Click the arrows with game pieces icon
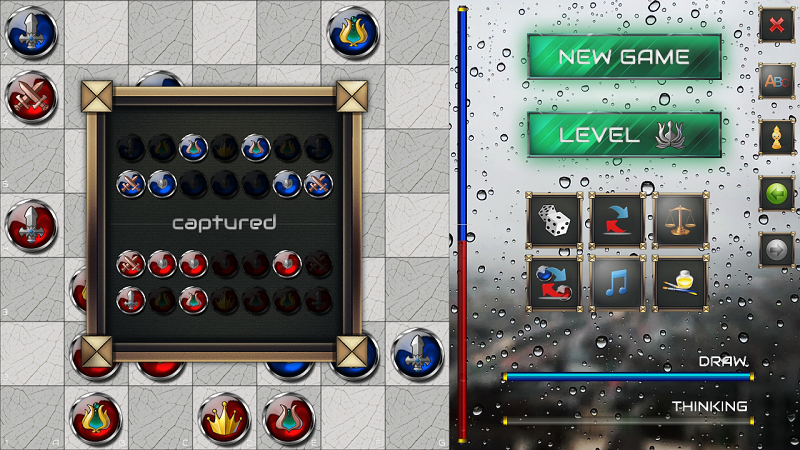This screenshot has height=450, width=800. point(554,282)
